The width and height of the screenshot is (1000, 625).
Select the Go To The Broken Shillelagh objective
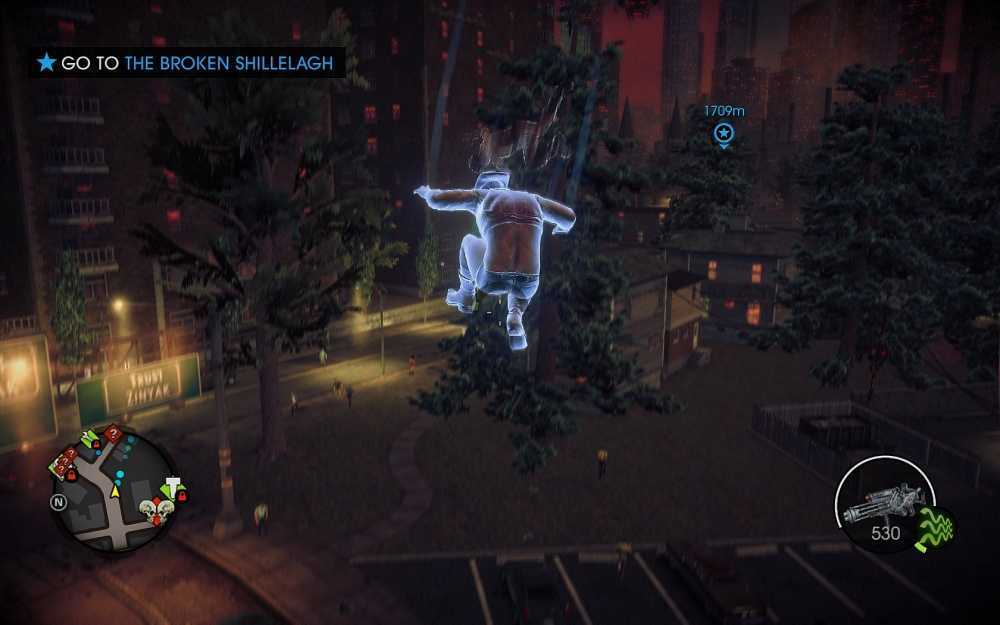click(190, 63)
